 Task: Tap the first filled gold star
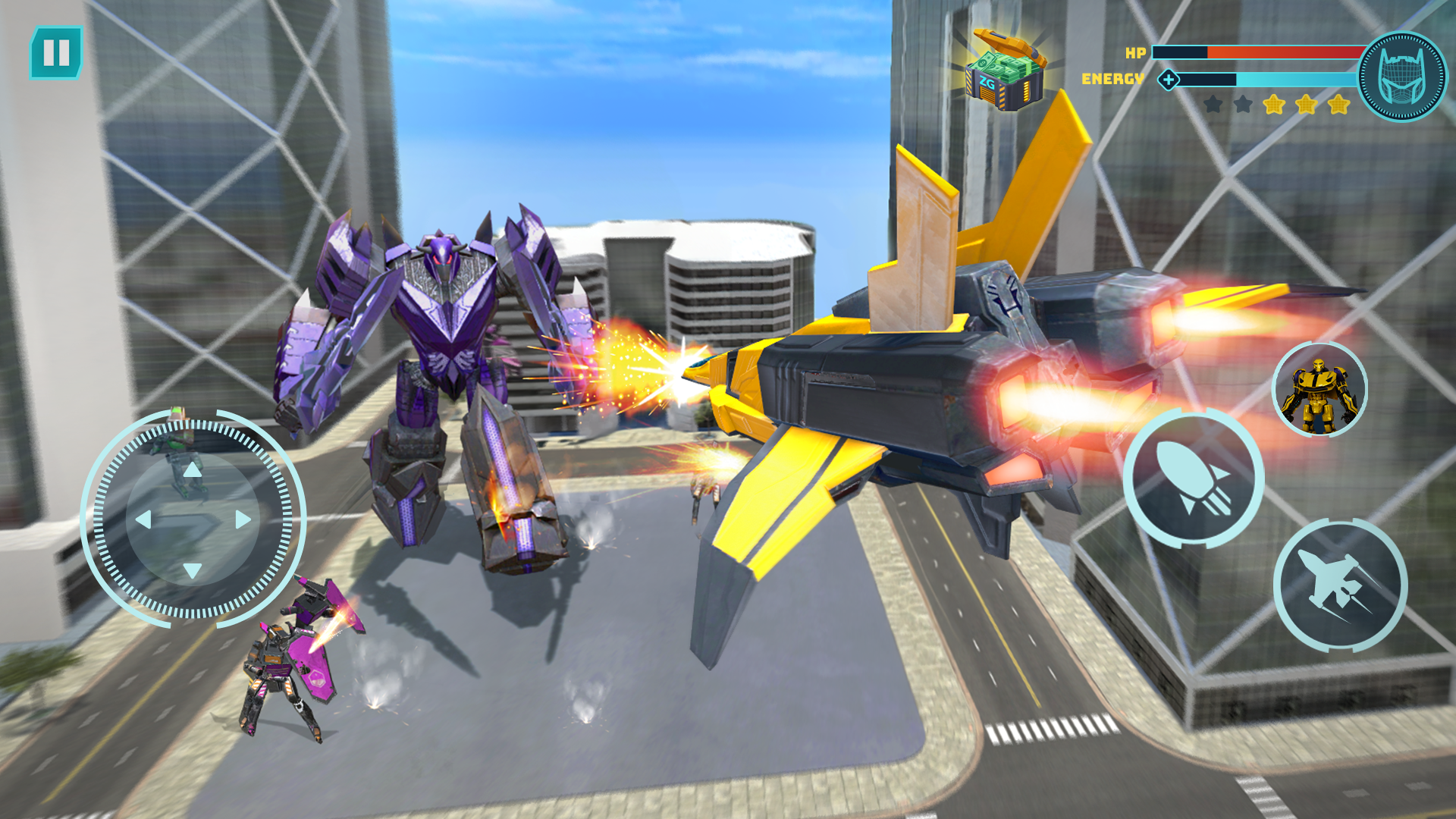(1275, 106)
